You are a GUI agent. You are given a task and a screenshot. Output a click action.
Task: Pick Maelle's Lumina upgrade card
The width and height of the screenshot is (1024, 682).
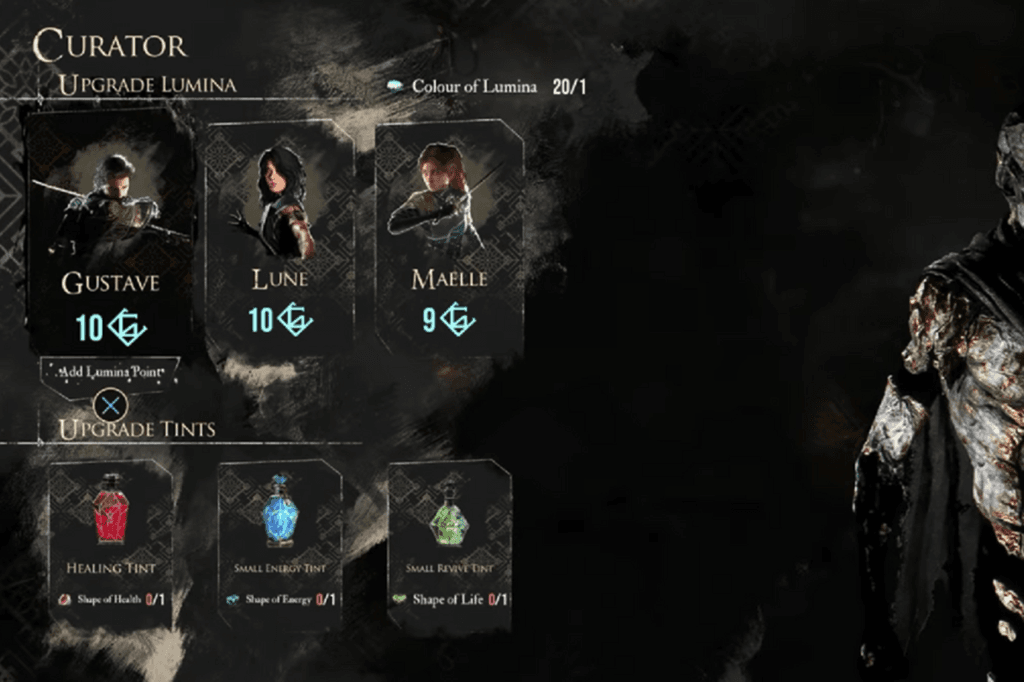(449, 235)
